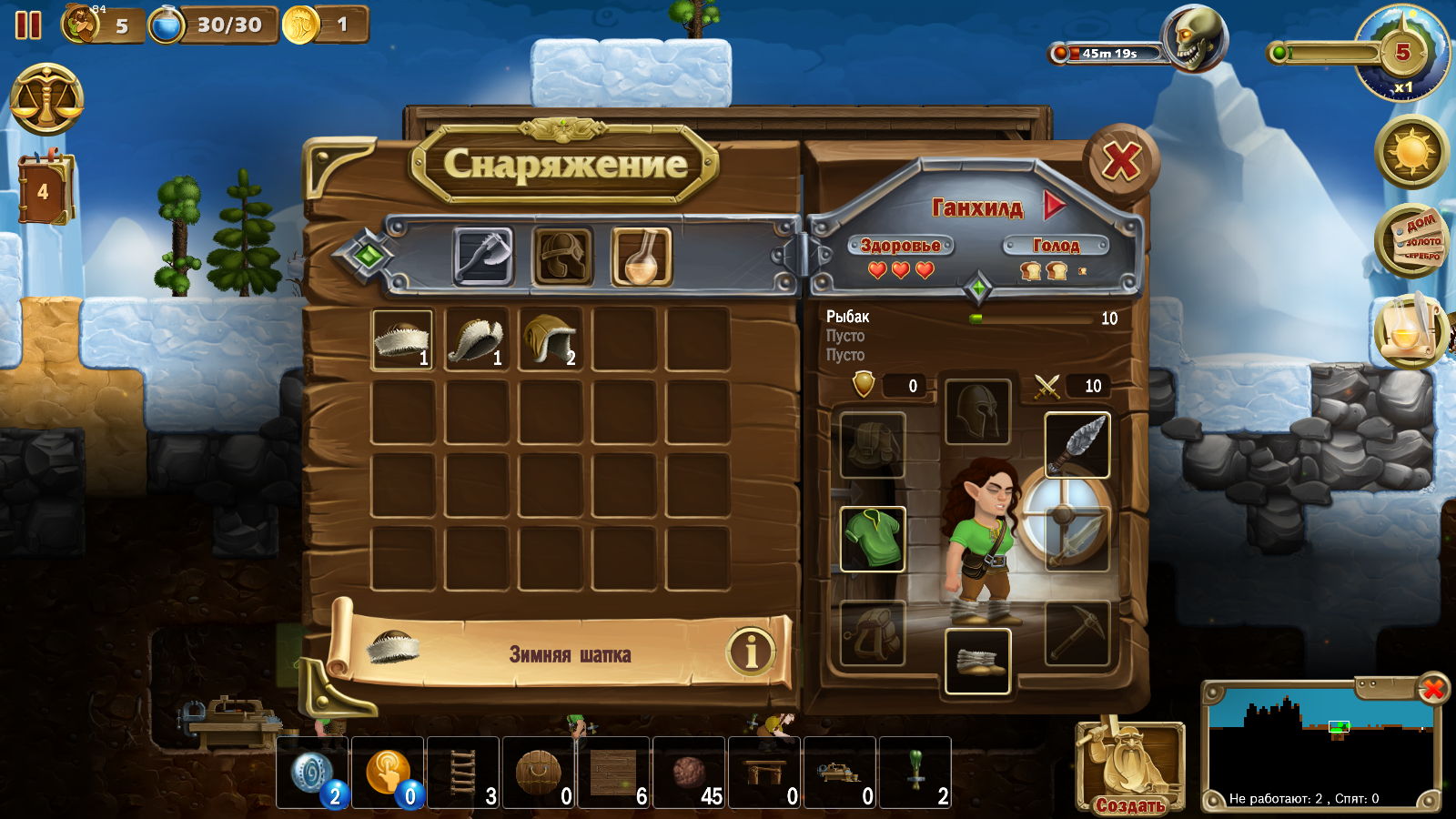The height and width of the screenshot is (819, 1456).
Task: Switch to the potions category tab
Action: (641, 257)
